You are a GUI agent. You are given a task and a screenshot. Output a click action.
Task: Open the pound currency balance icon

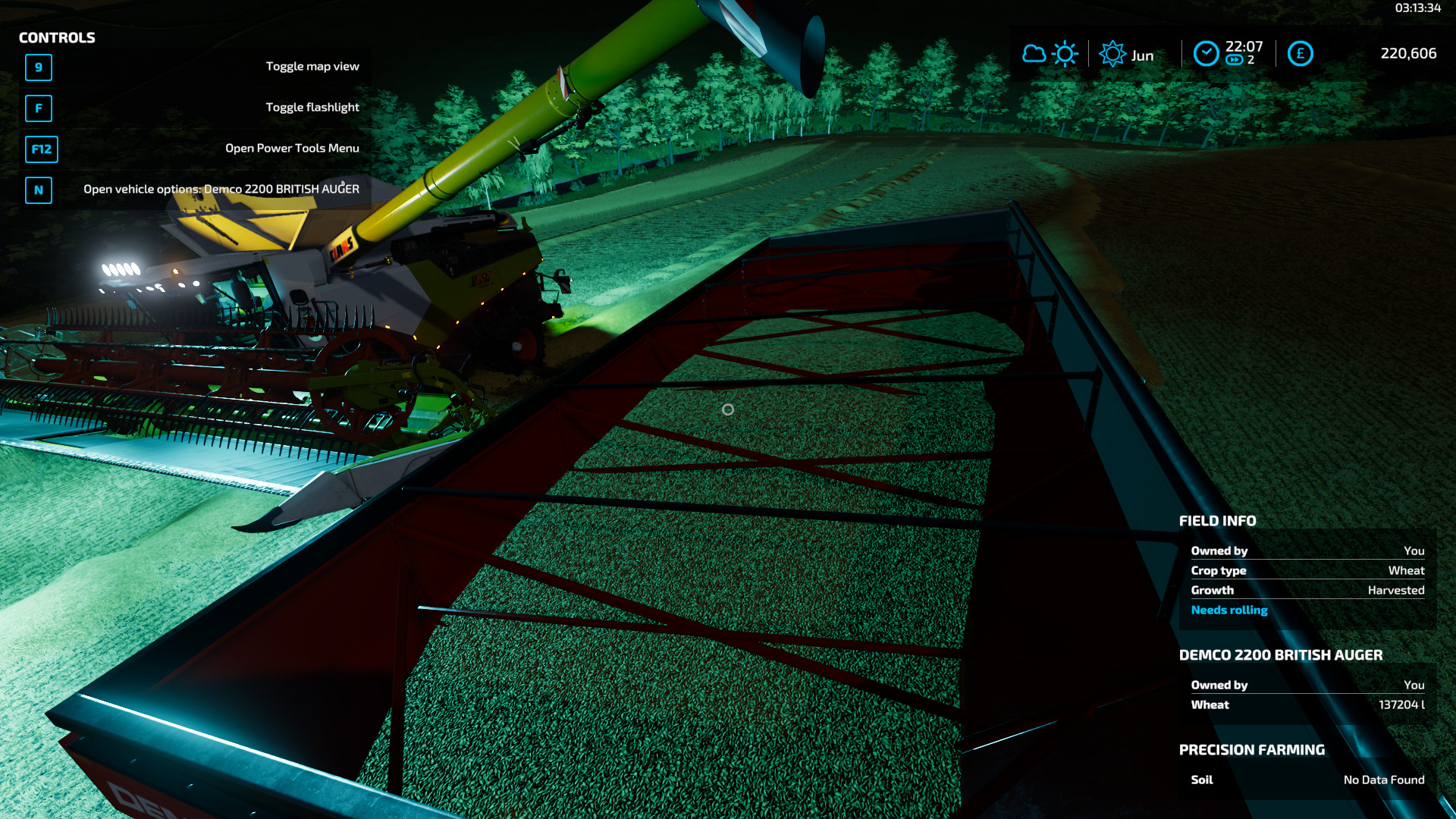[1300, 54]
